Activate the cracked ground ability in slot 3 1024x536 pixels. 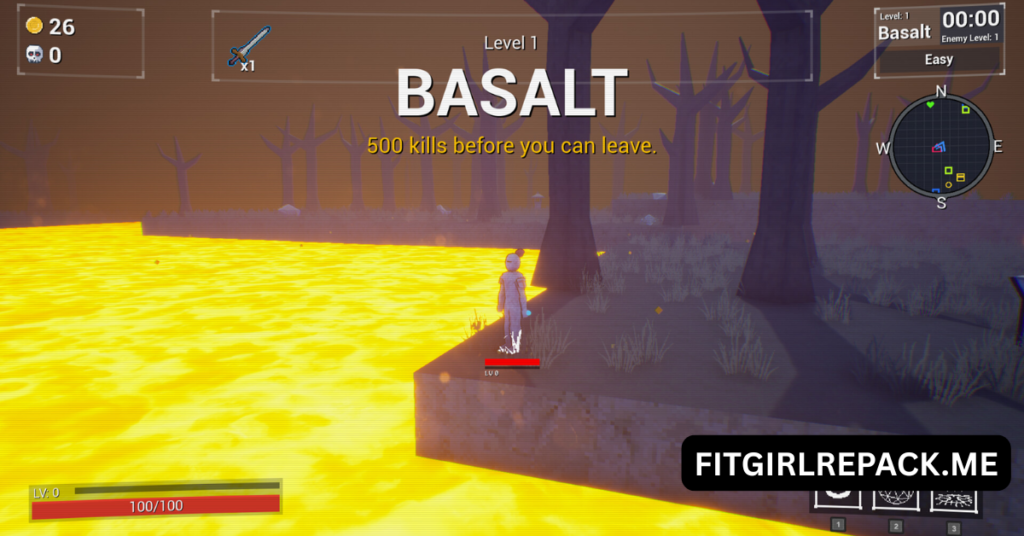954,499
